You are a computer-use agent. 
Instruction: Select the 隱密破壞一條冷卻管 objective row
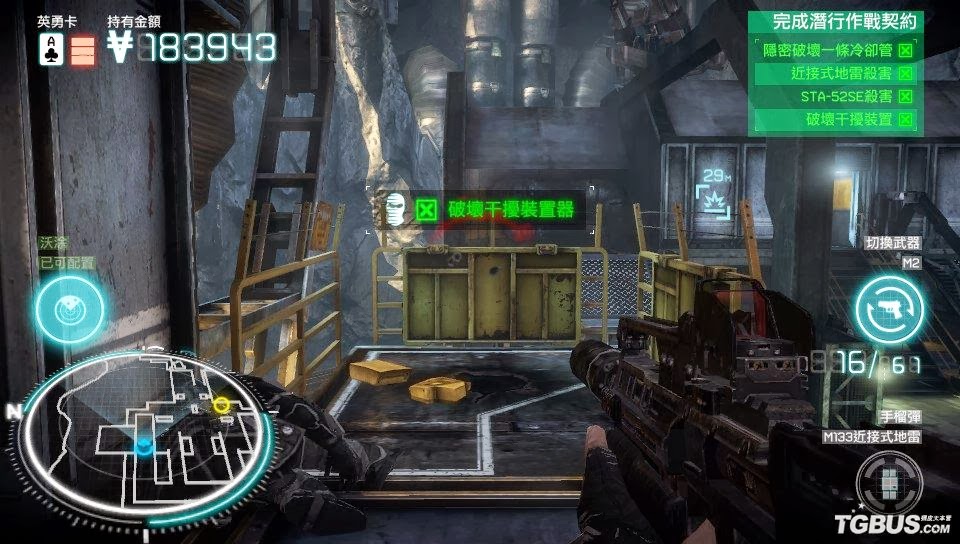pyautogui.click(x=838, y=49)
